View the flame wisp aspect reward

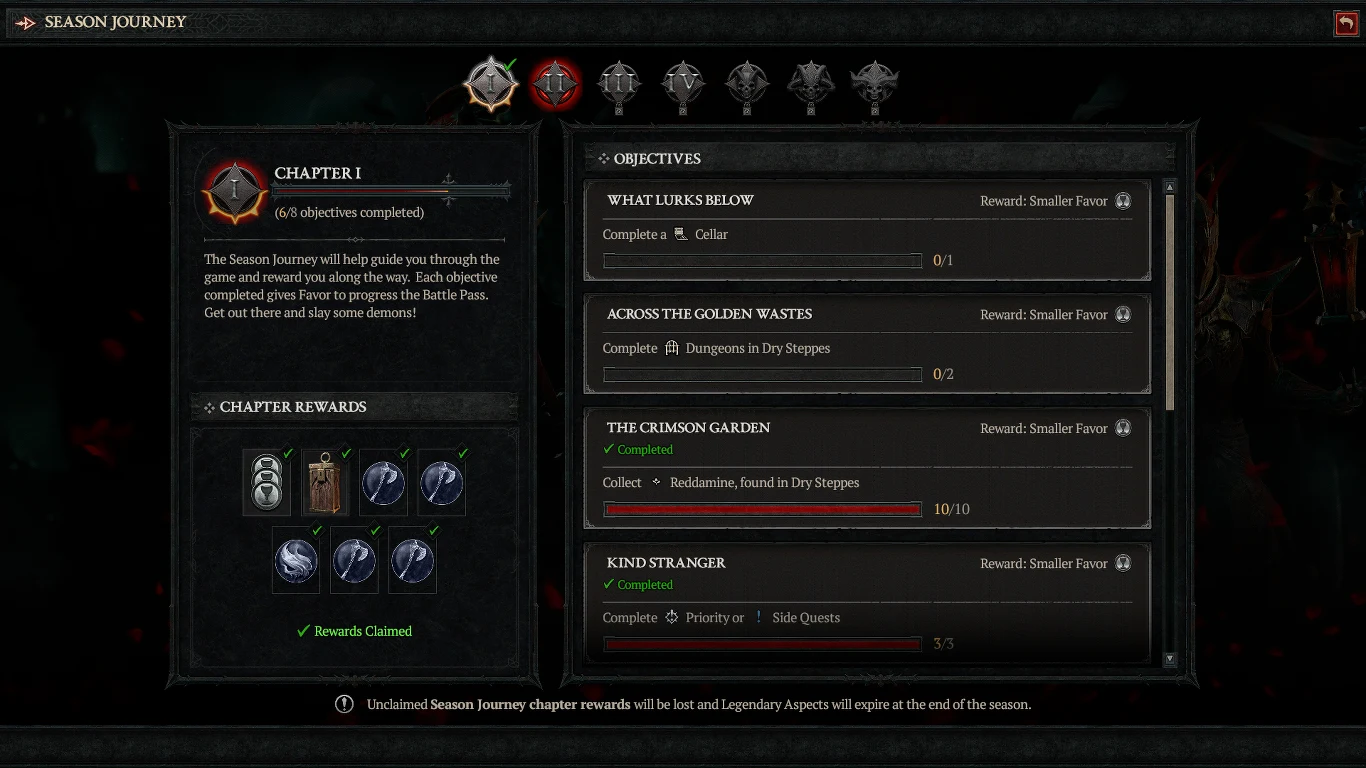pos(296,560)
